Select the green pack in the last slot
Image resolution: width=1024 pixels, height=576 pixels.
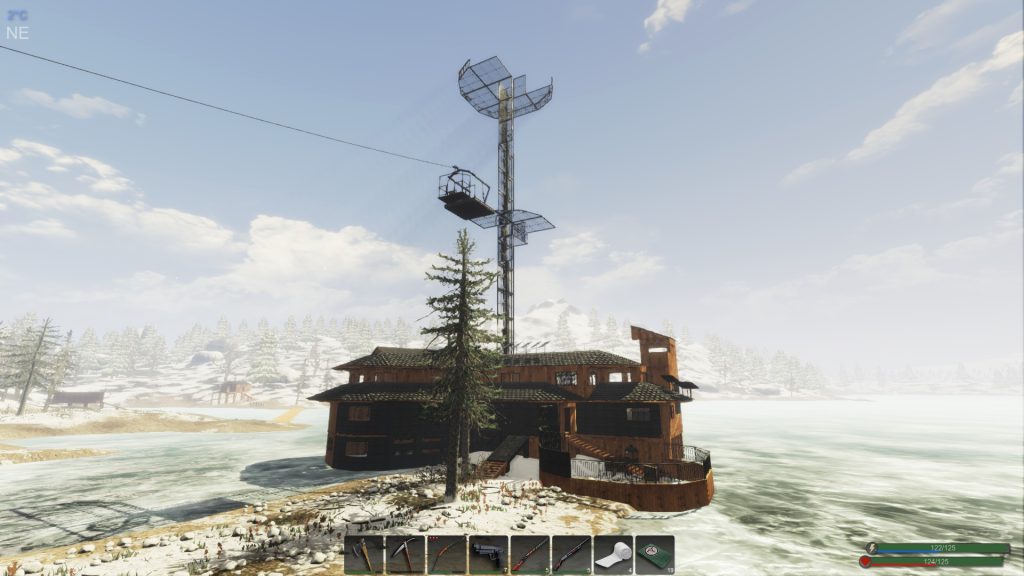click(x=654, y=554)
